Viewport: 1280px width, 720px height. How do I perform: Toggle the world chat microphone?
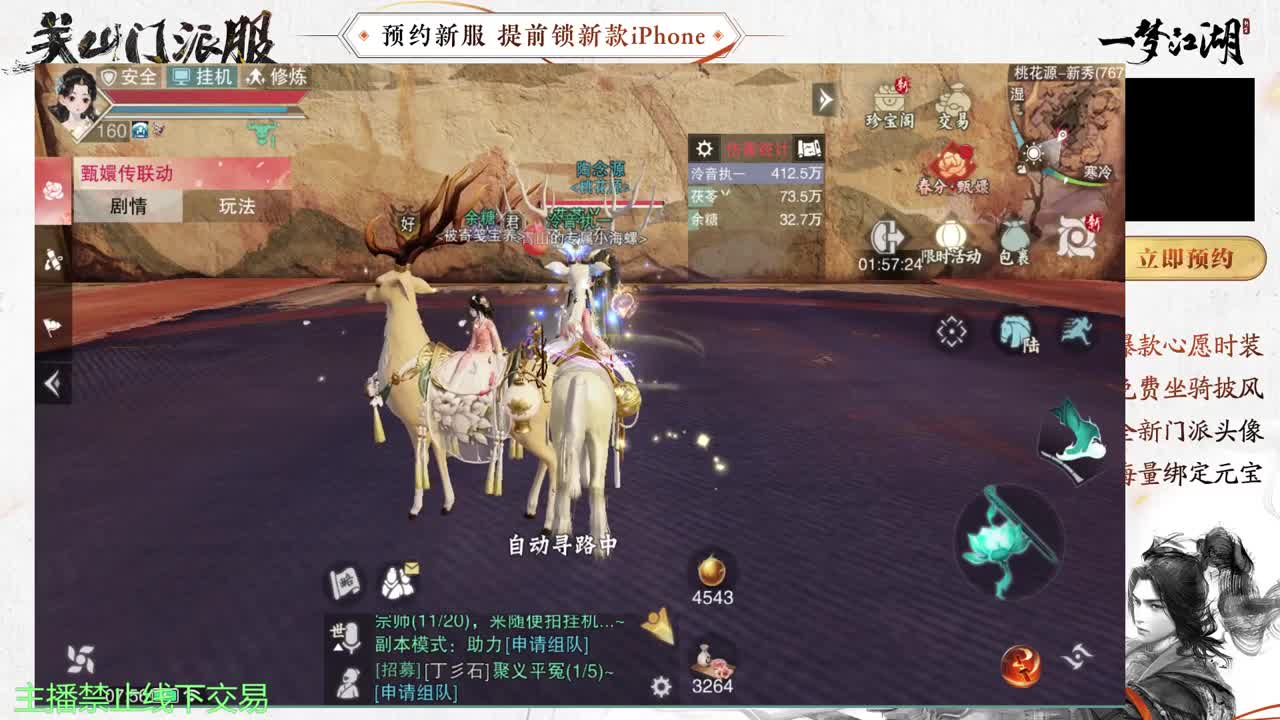(350, 637)
